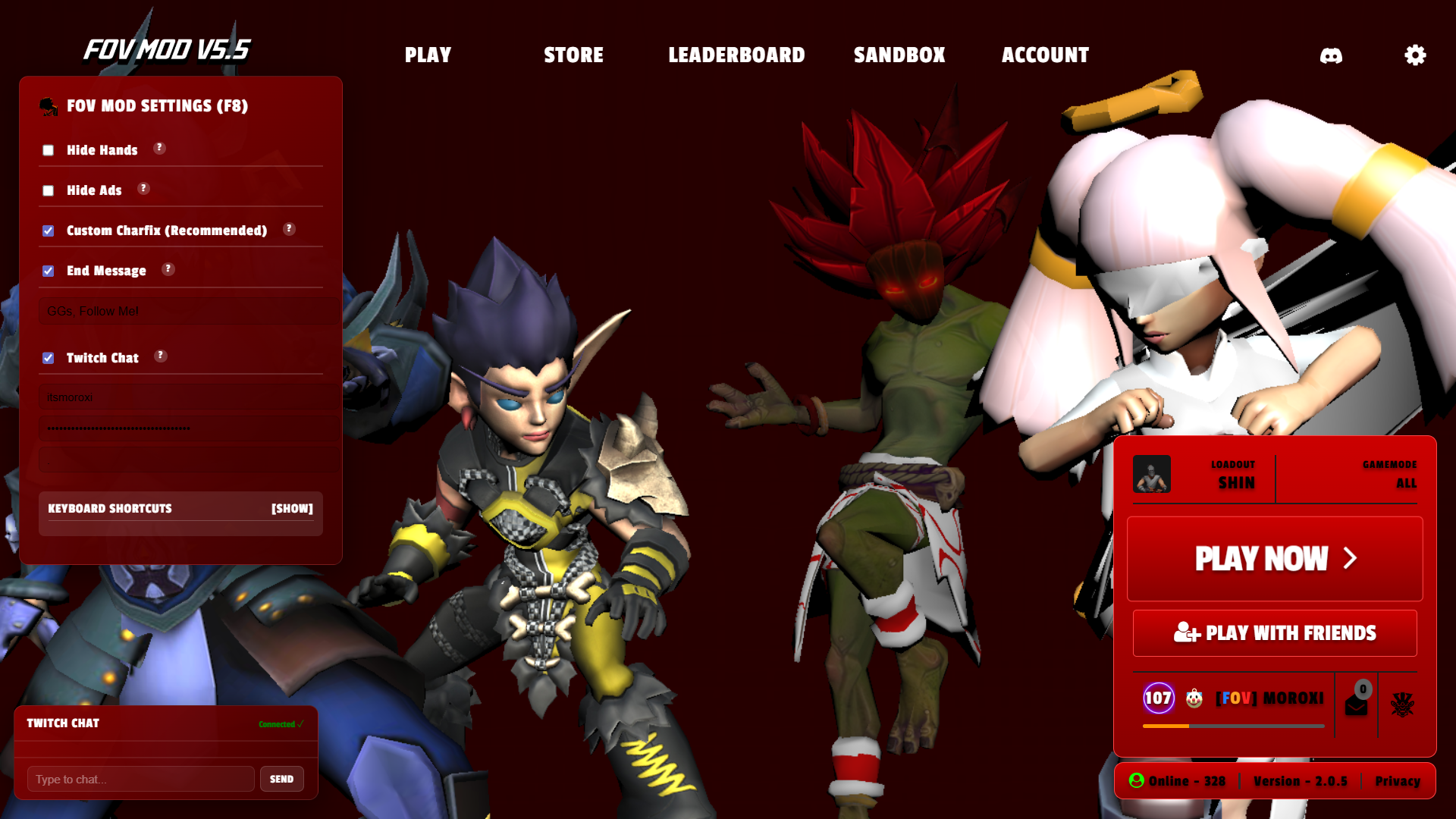The image size is (1456, 819).
Task: Open settings with the gear icon
Action: coord(1414,55)
